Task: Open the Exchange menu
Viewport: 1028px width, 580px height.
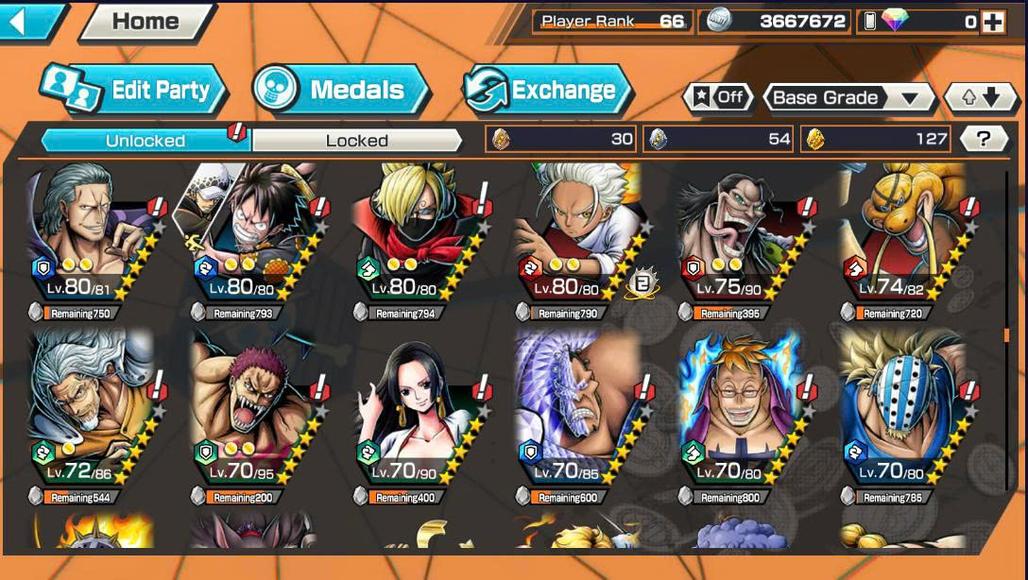Action: coord(547,90)
